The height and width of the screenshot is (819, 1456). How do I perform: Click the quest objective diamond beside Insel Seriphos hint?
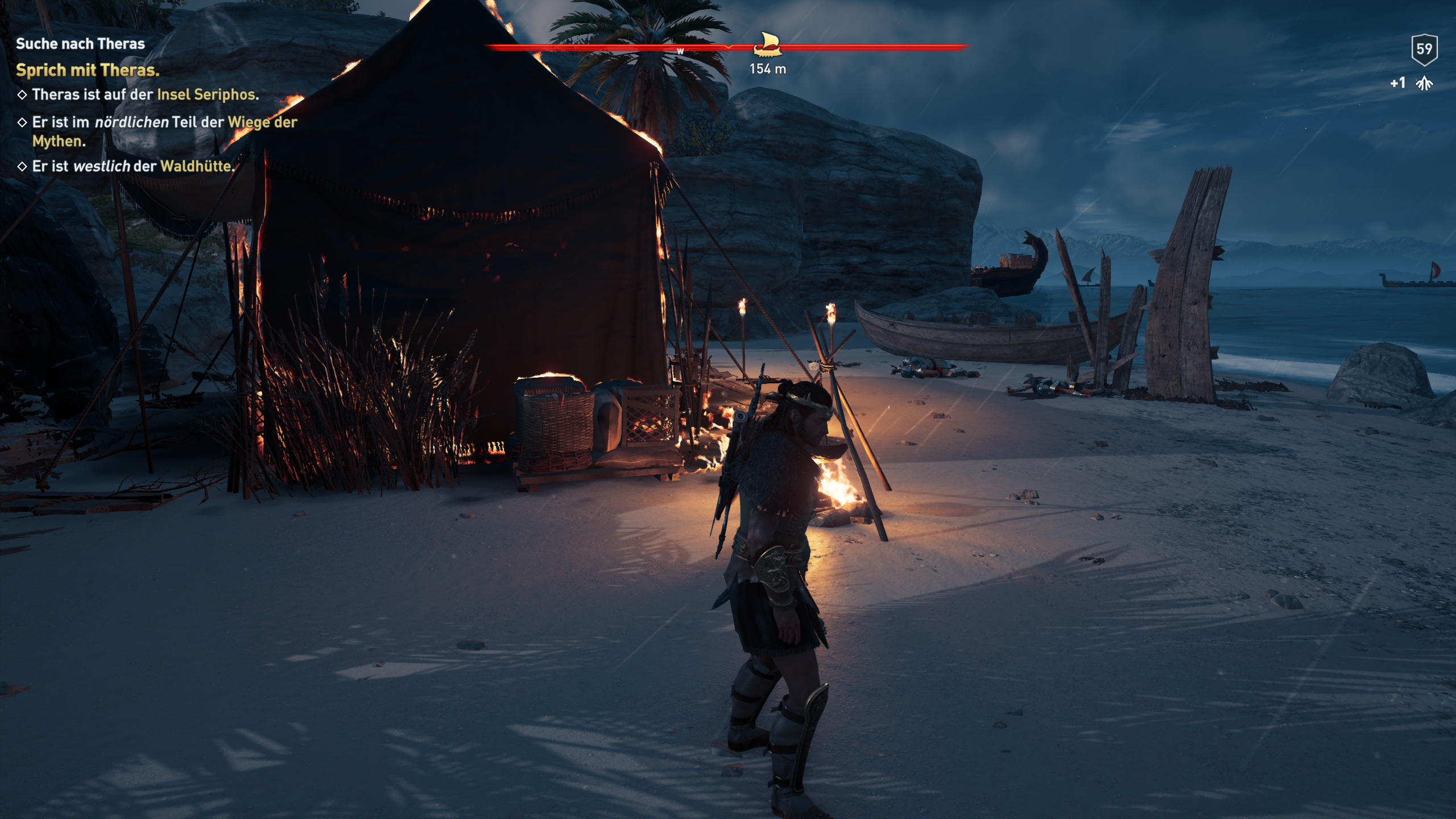(22, 96)
